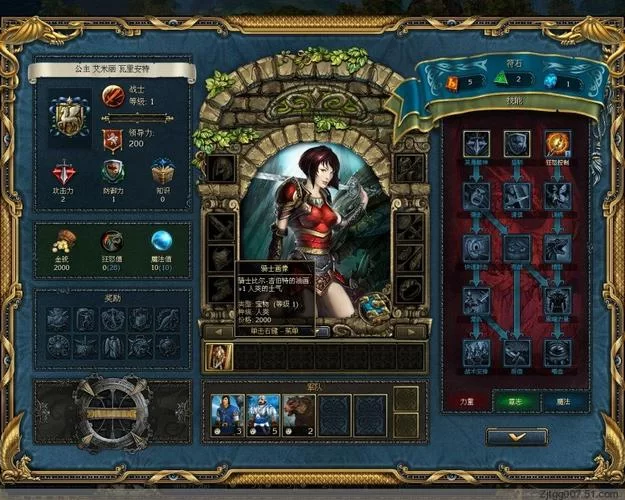Click the defense (防御力) shield icon

tap(112, 173)
